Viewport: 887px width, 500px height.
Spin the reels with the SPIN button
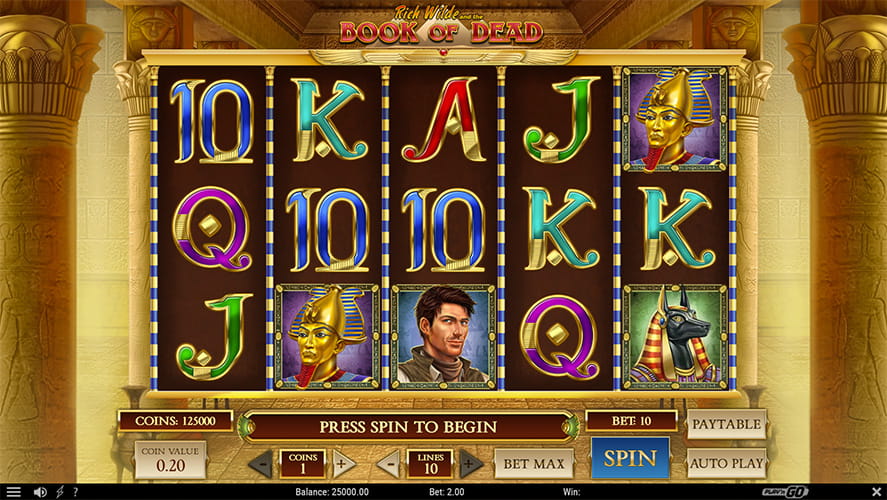click(629, 460)
